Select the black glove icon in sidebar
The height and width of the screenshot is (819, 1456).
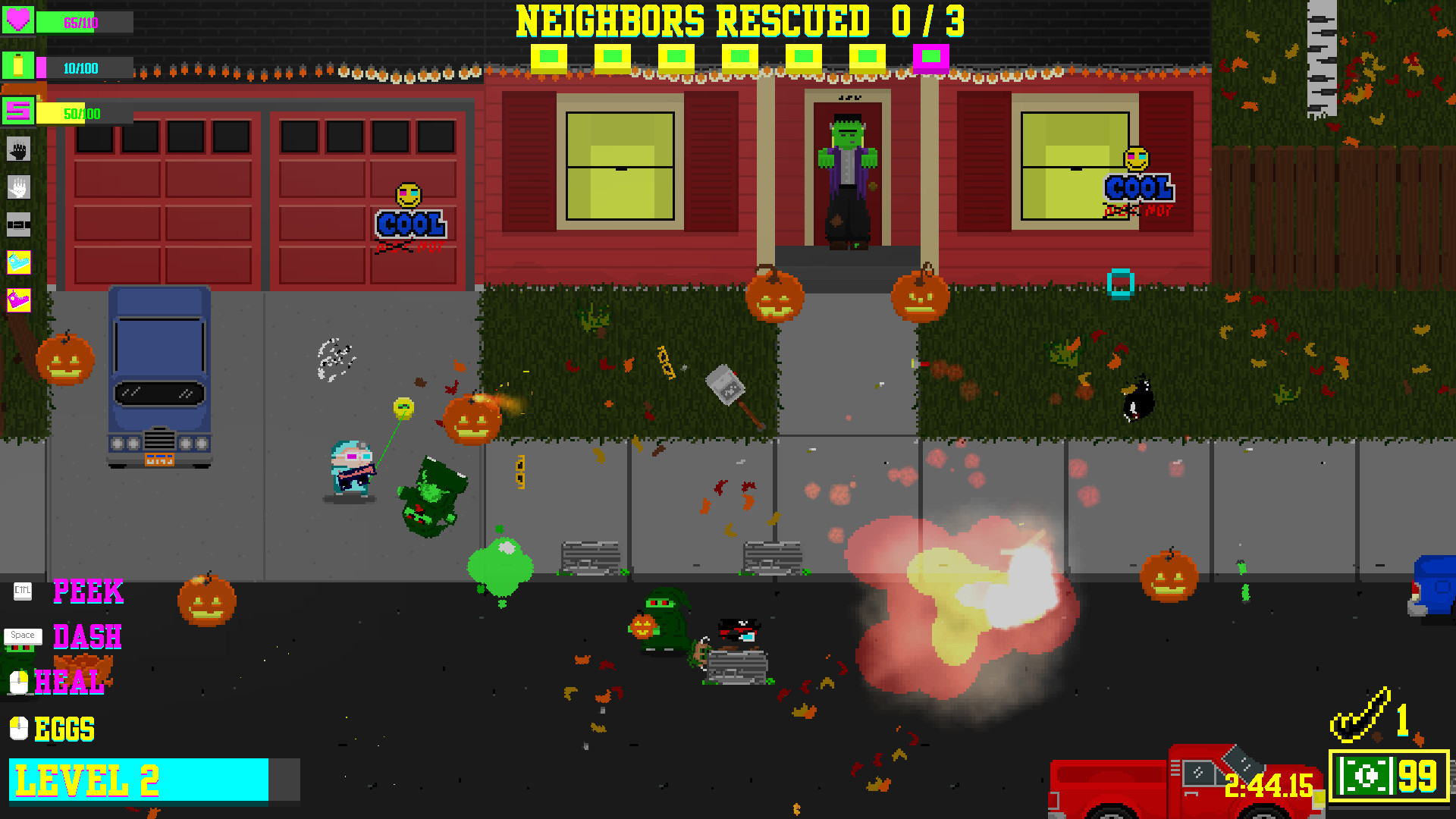click(18, 150)
